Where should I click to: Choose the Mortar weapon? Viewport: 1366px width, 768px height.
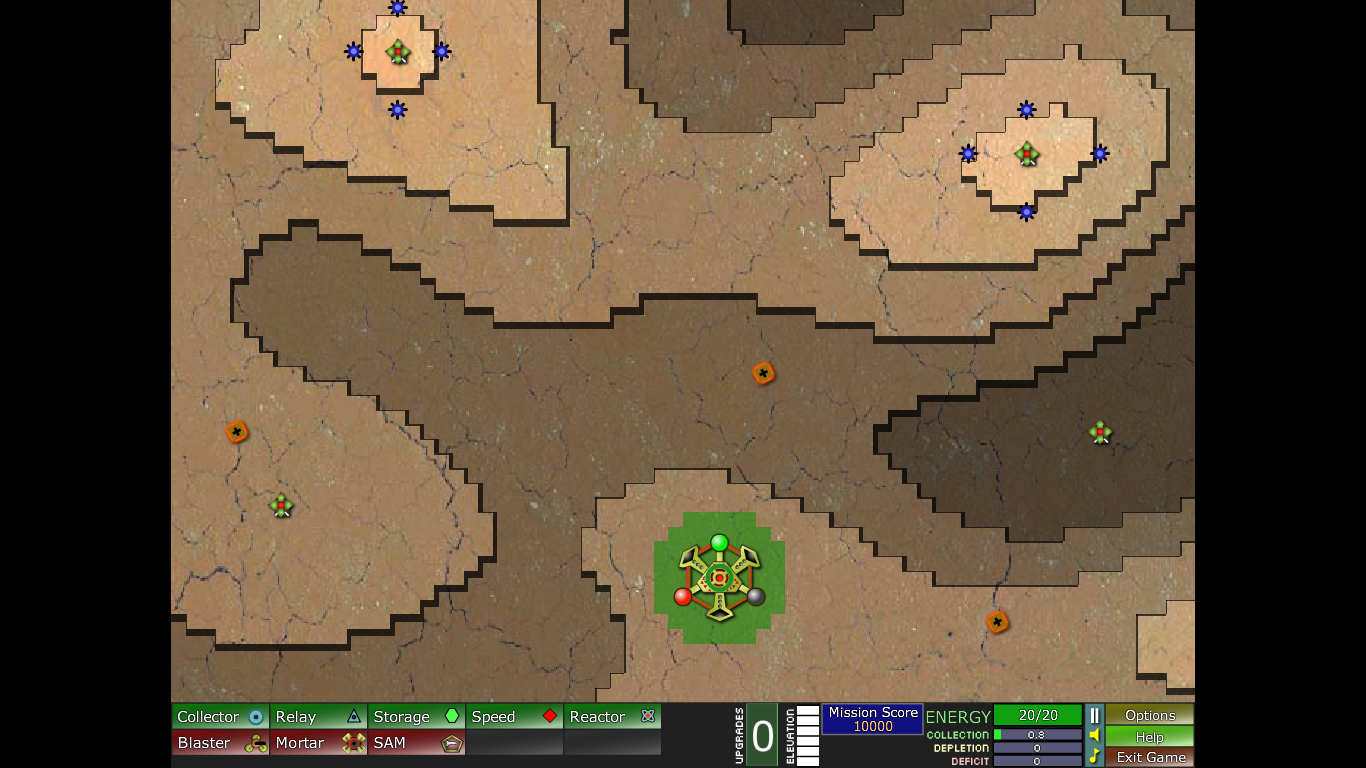pyautogui.click(x=319, y=743)
